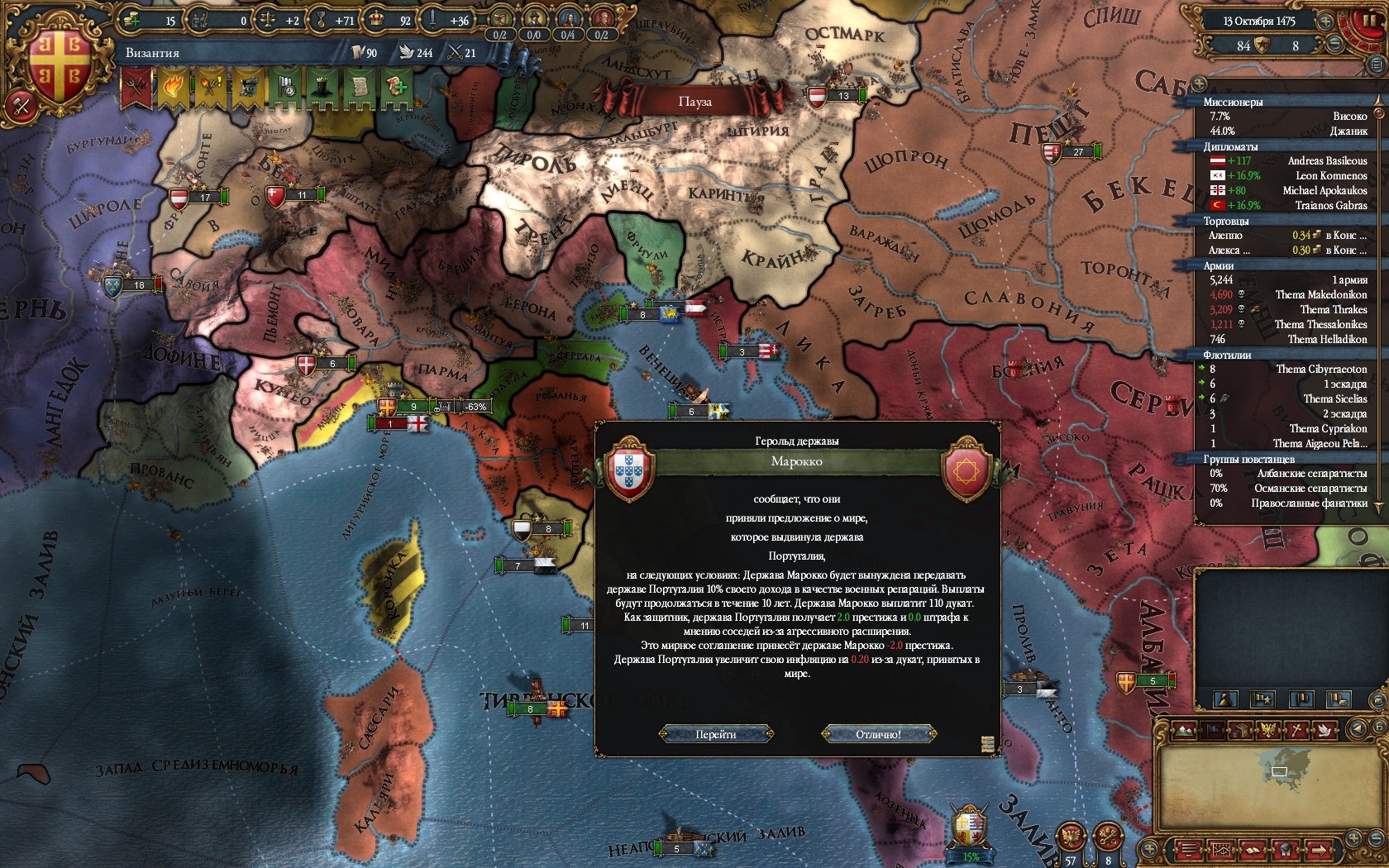Open the crossed hammer production button
Viewport: 1389px width, 868px height.
point(21,106)
